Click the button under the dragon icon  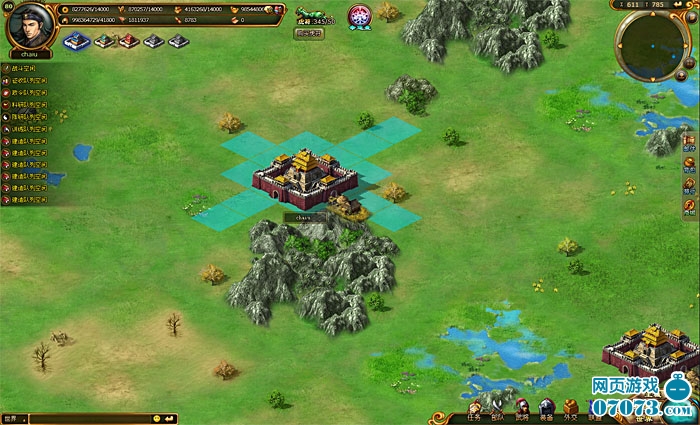click(308, 32)
